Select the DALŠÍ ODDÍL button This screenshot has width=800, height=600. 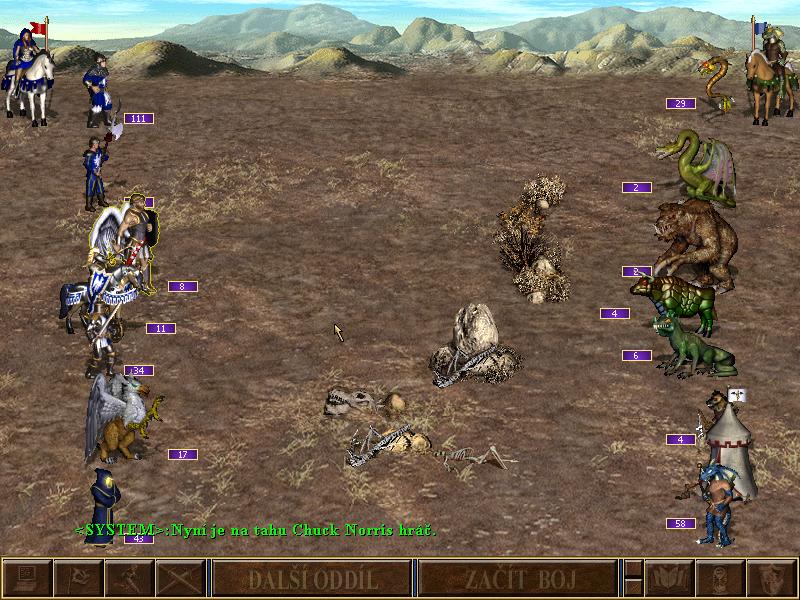[311, 579]
